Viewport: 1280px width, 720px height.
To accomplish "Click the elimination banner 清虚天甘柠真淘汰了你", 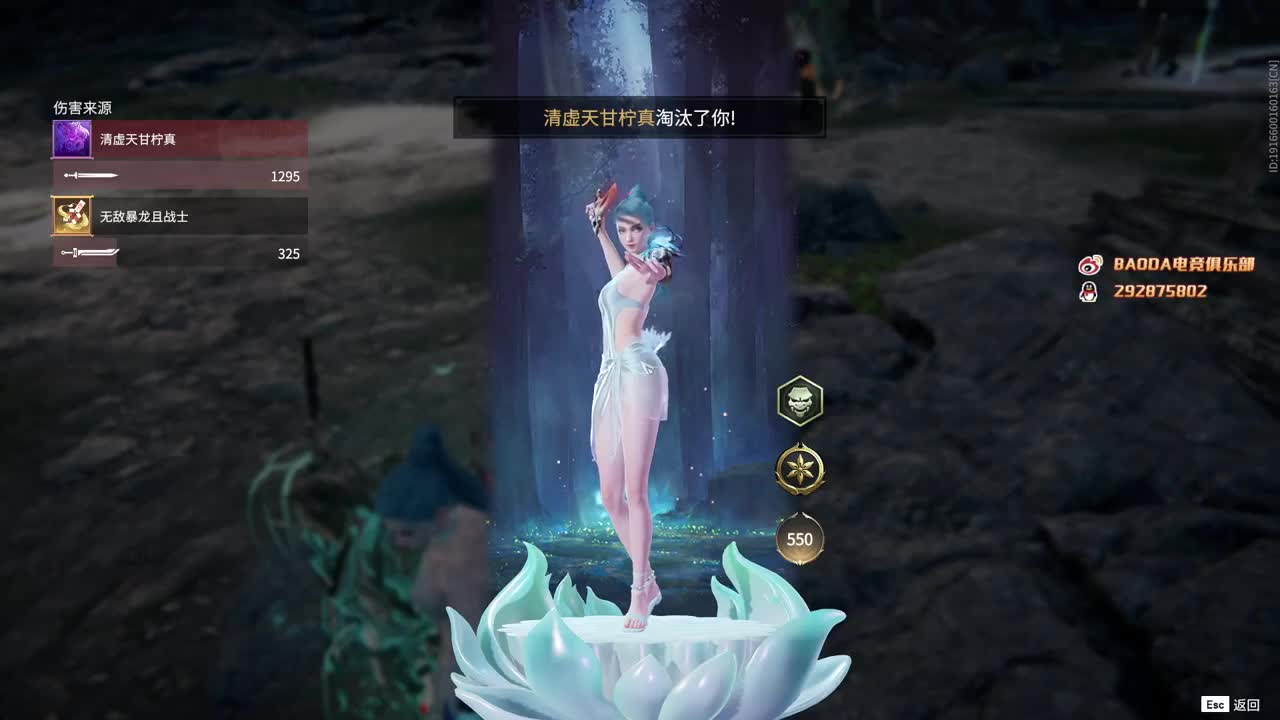I will [640, 117].
